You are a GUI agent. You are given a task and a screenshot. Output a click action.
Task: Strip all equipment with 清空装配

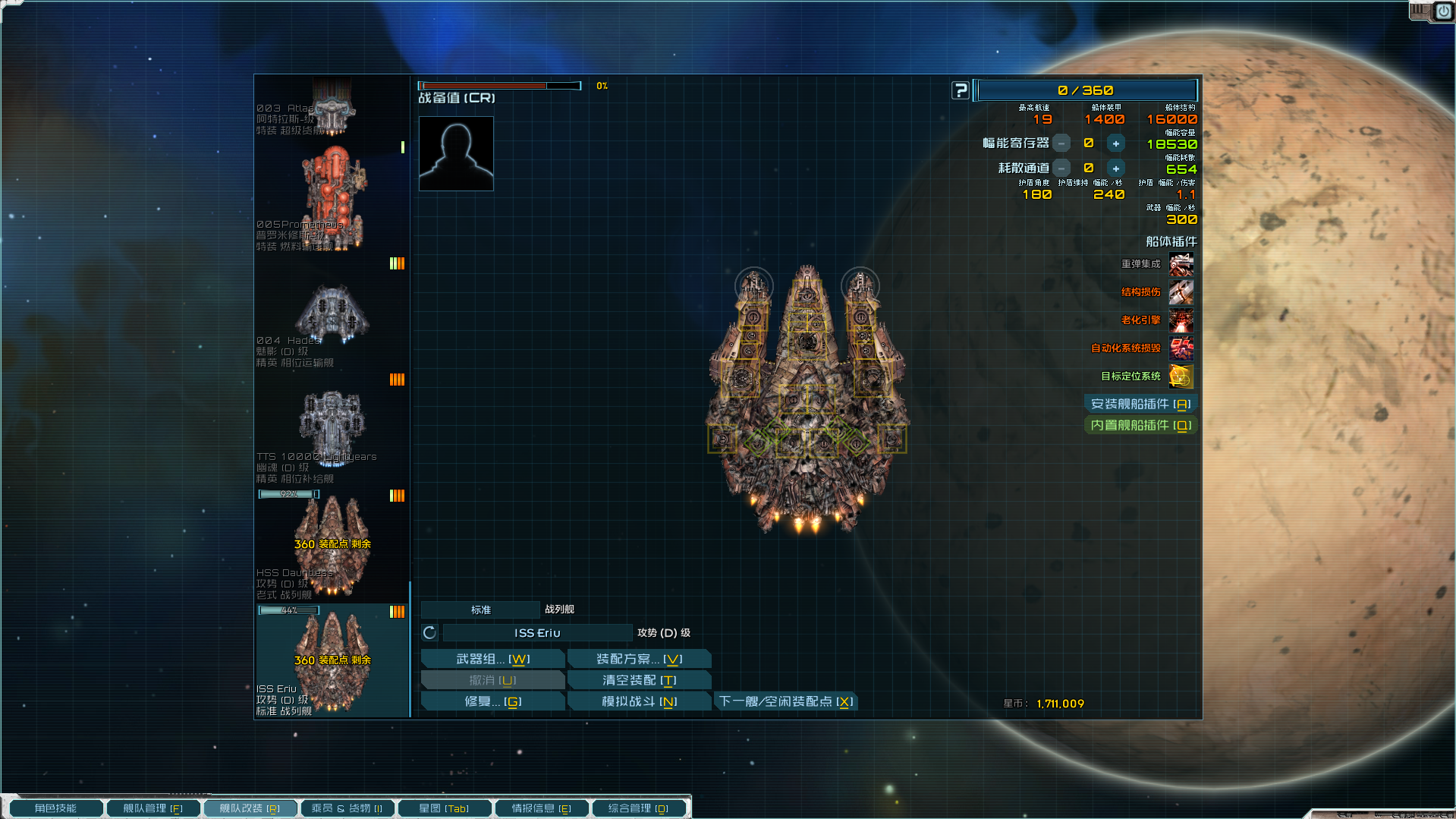pos(639,680)
